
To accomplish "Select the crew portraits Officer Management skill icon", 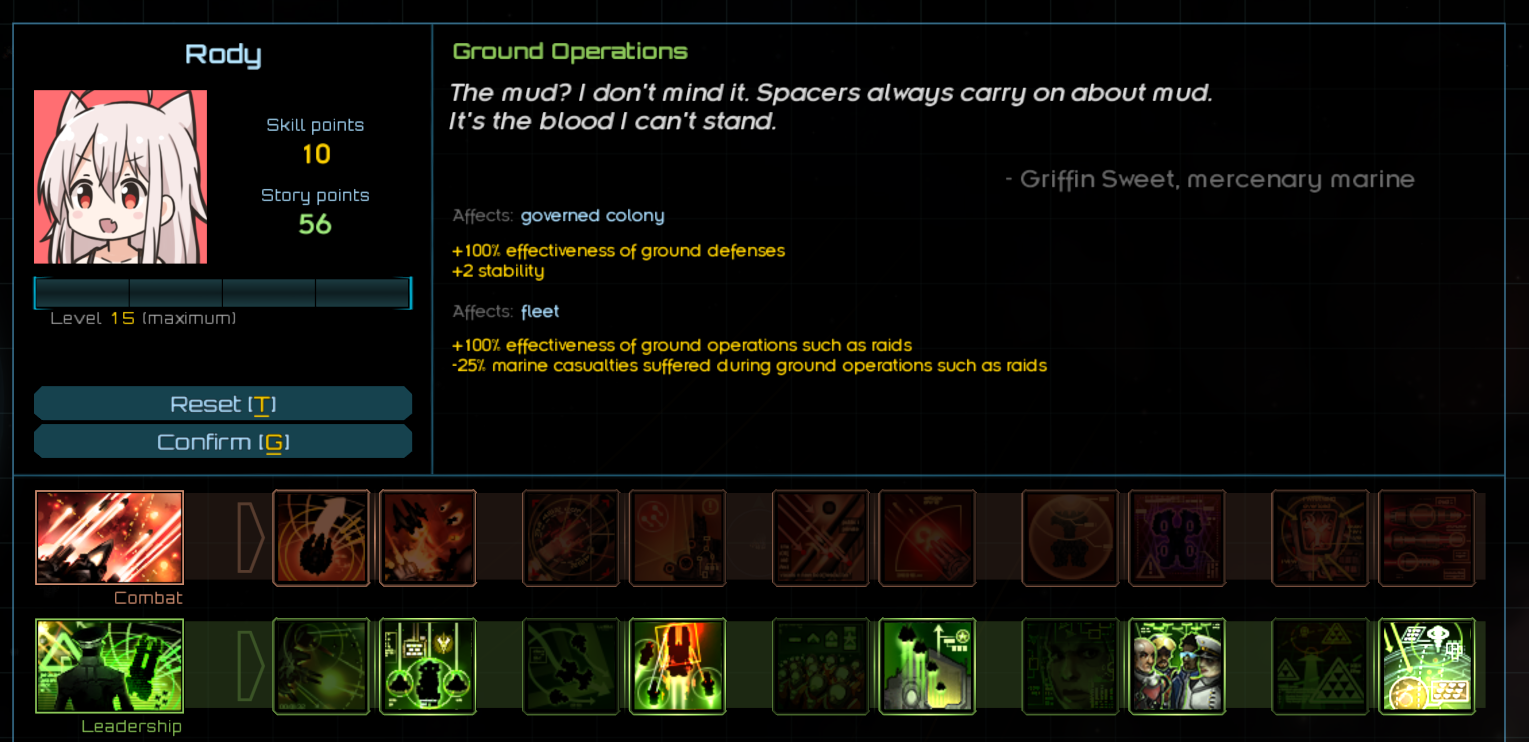I will [1177, 666].
